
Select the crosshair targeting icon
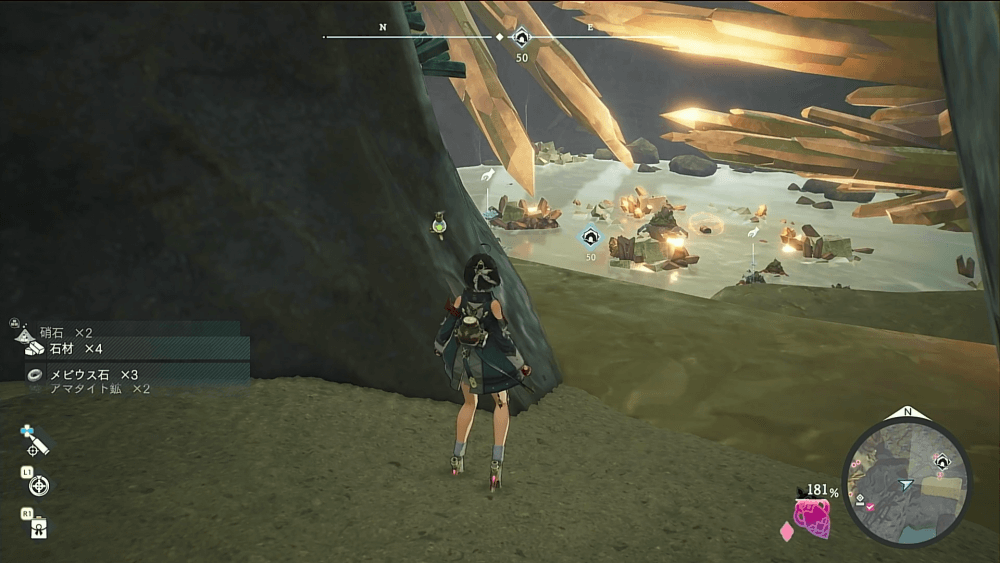click(x=39, y=486)
